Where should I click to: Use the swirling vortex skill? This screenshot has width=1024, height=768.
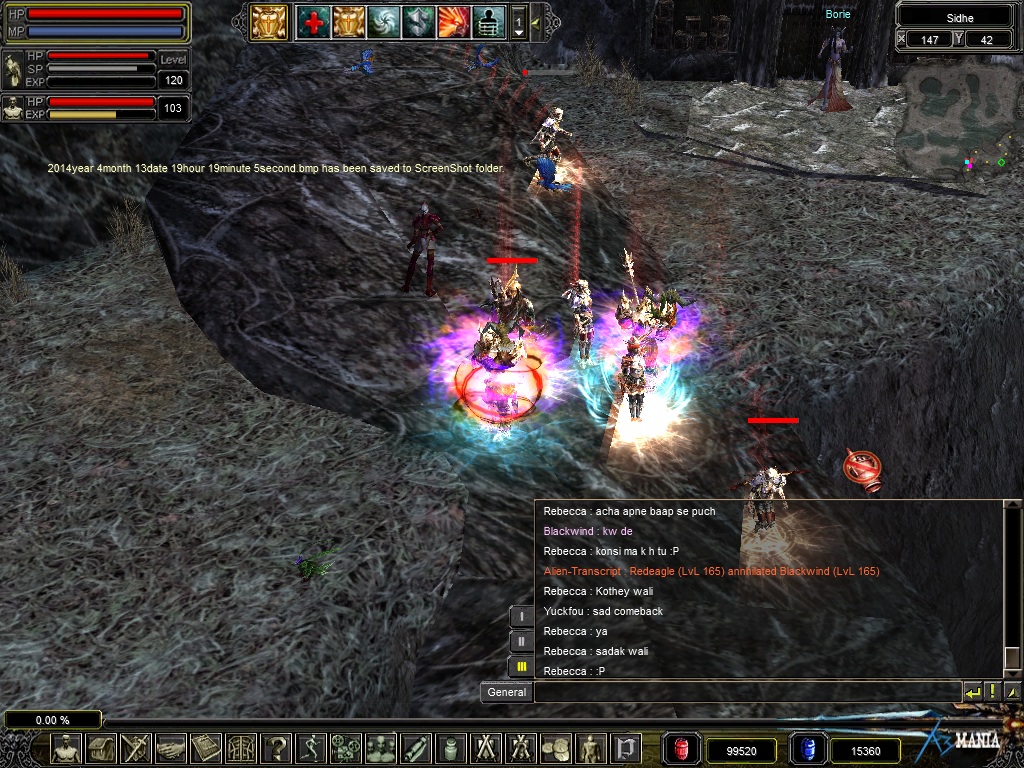pos(383,21)
